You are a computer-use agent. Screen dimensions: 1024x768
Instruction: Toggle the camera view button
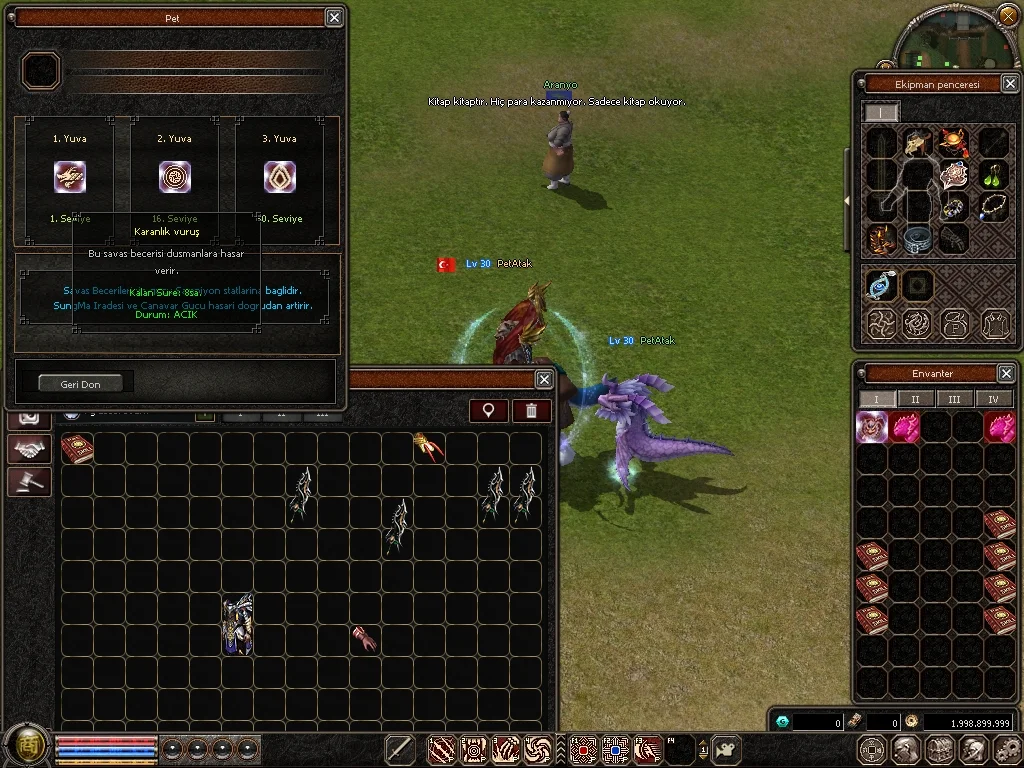(726, 748)
